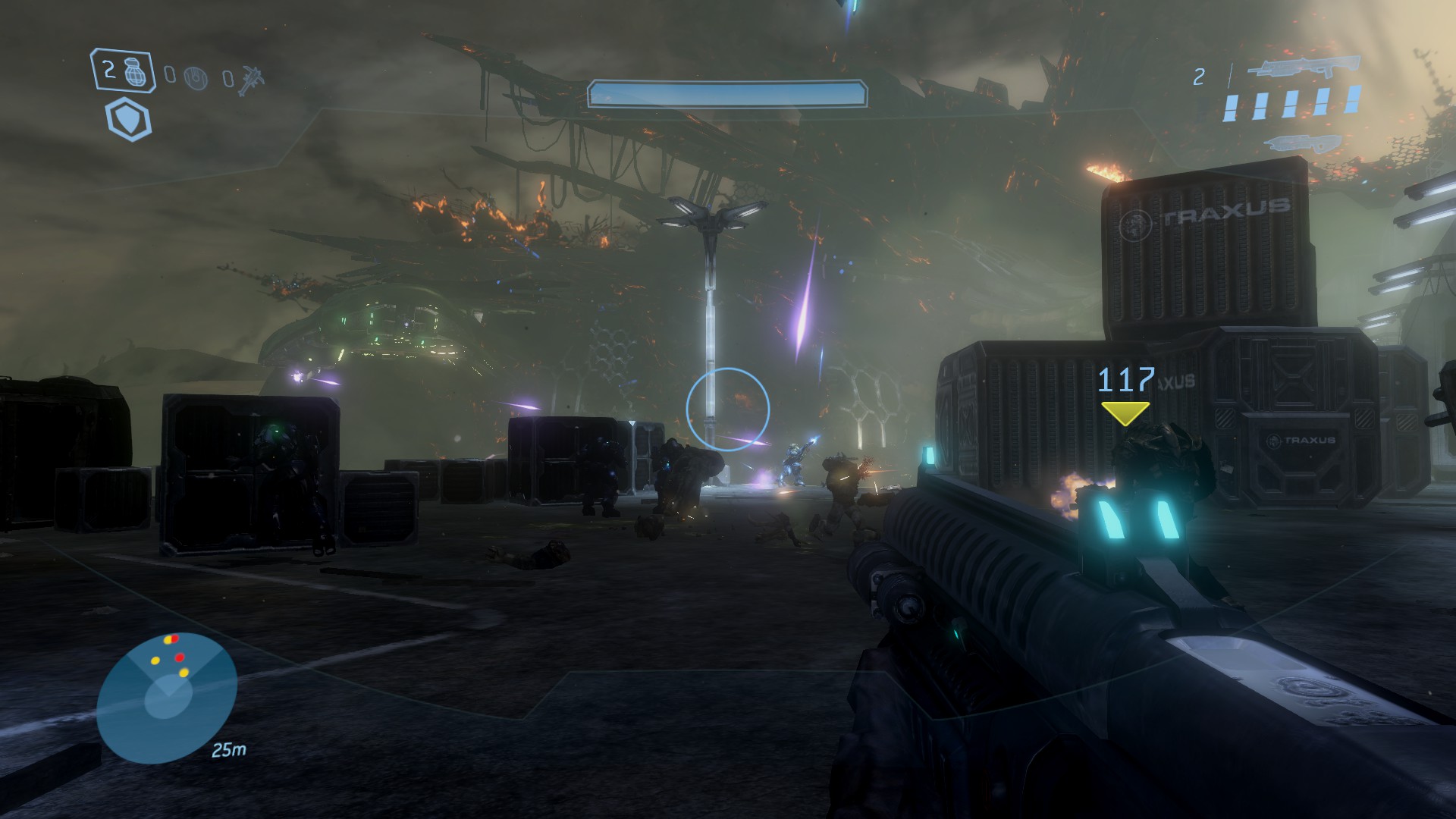Screen dimensions: 1456x819
Task: Select the frag grenade slot
Action: 122,72
